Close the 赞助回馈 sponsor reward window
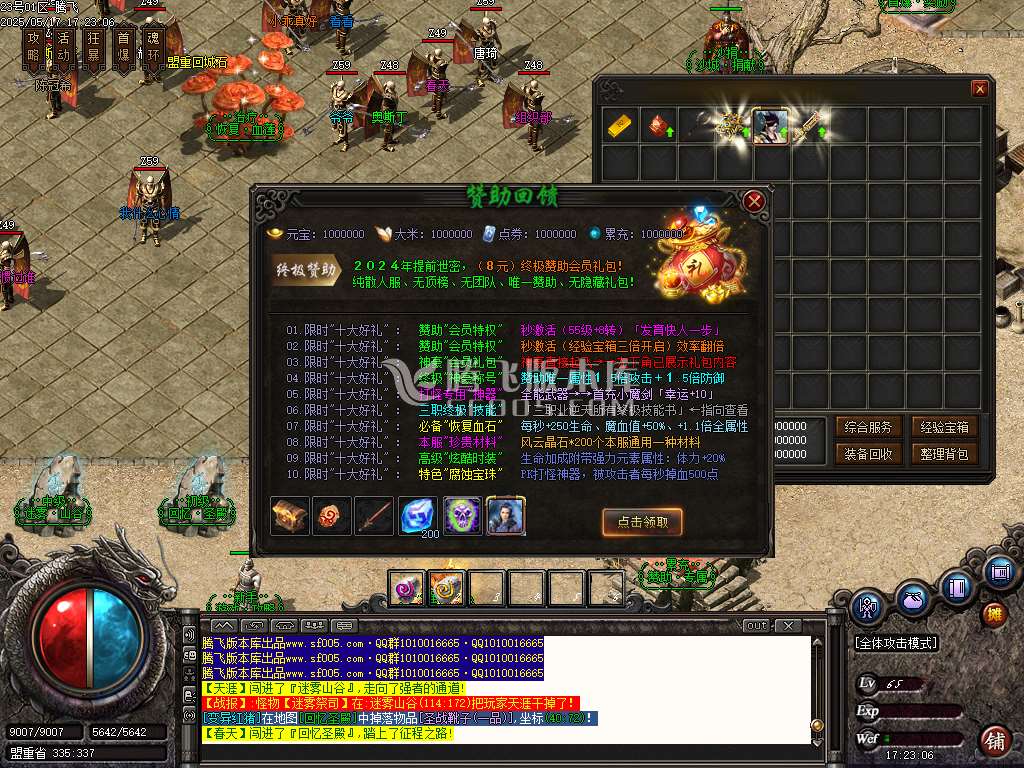The width and height of the screenshot is (1024, 768). pyautogui.click(x=755, y=202)
